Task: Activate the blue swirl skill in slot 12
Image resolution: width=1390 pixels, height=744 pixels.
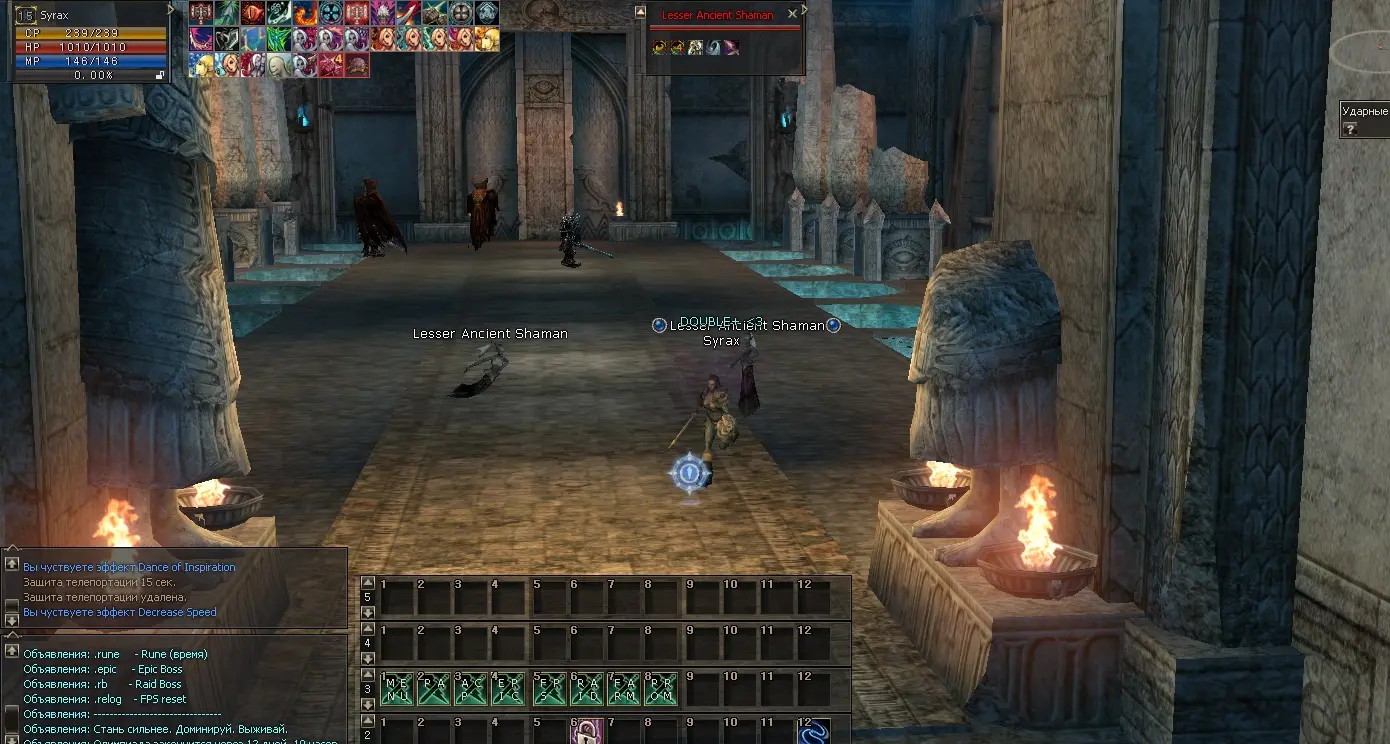Action: tap(813, 733)
